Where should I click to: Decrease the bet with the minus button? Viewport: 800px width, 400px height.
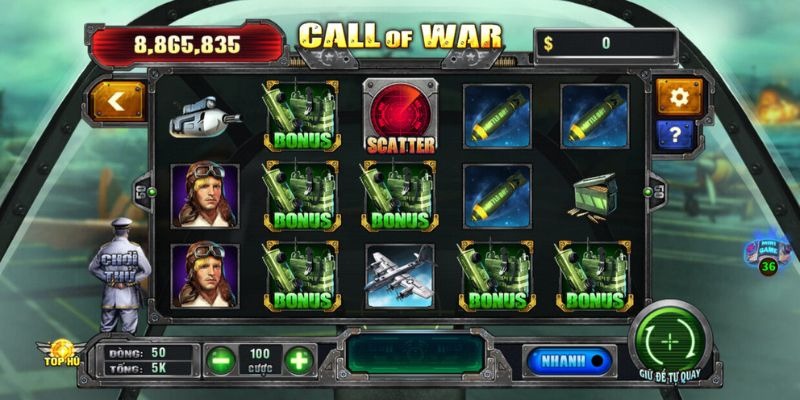tap(221, 360)
